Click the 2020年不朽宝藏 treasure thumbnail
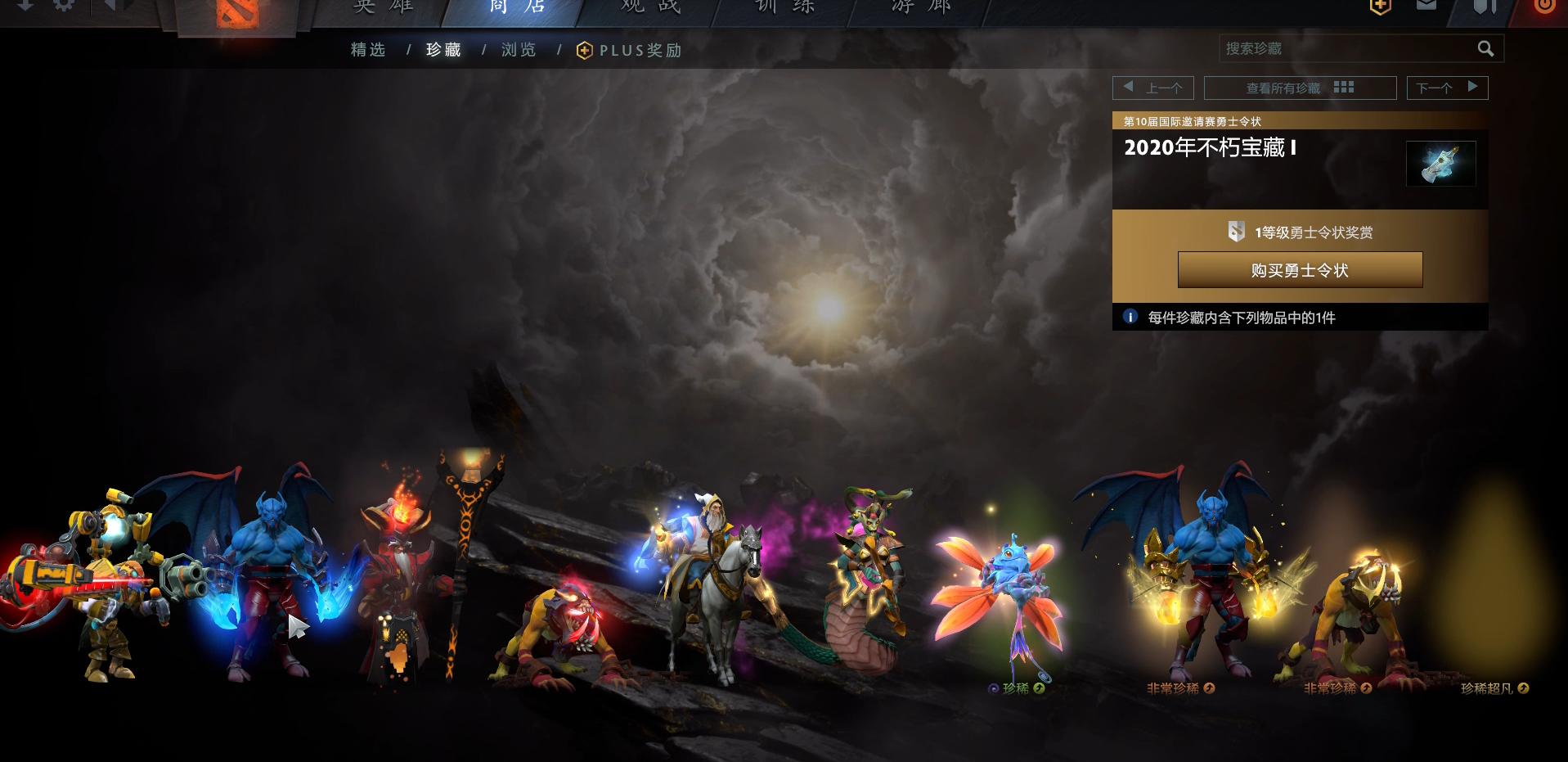 click(1441, 163)
